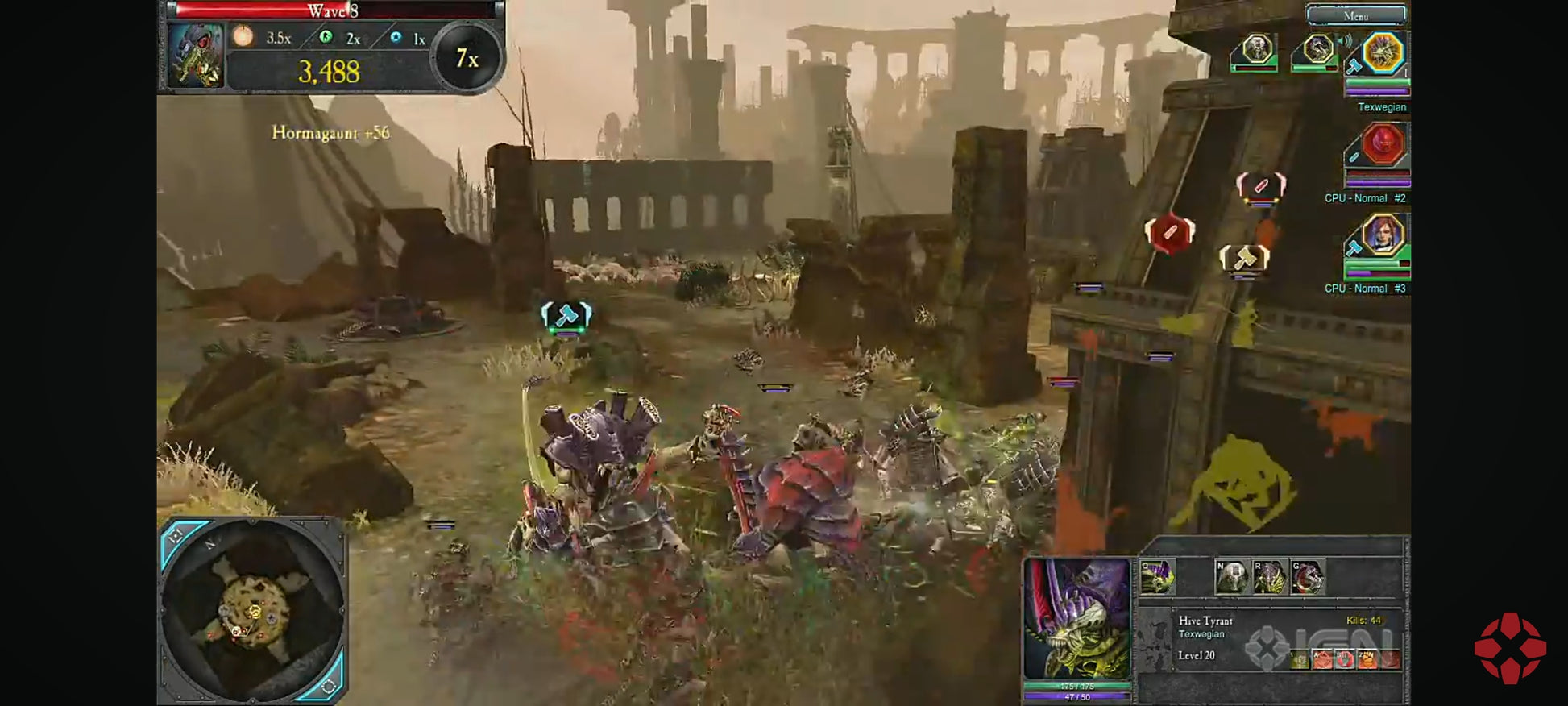The image size is (1568, 706).
Task: Activate the ability with hotkey Q
Action: [1157, 577]
